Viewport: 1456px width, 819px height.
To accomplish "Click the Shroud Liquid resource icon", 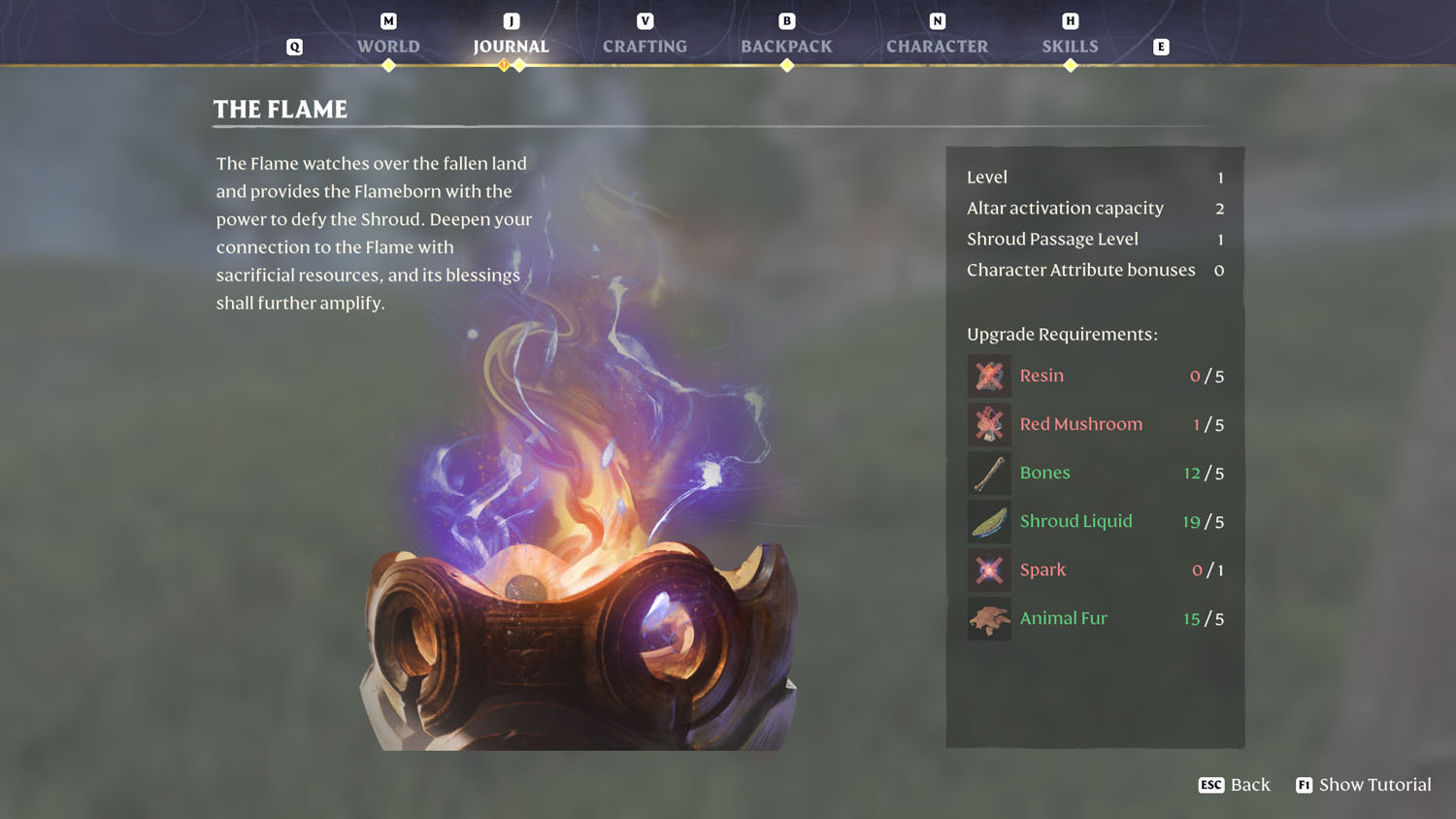I will pyautogui.click(x=988, y=521).
